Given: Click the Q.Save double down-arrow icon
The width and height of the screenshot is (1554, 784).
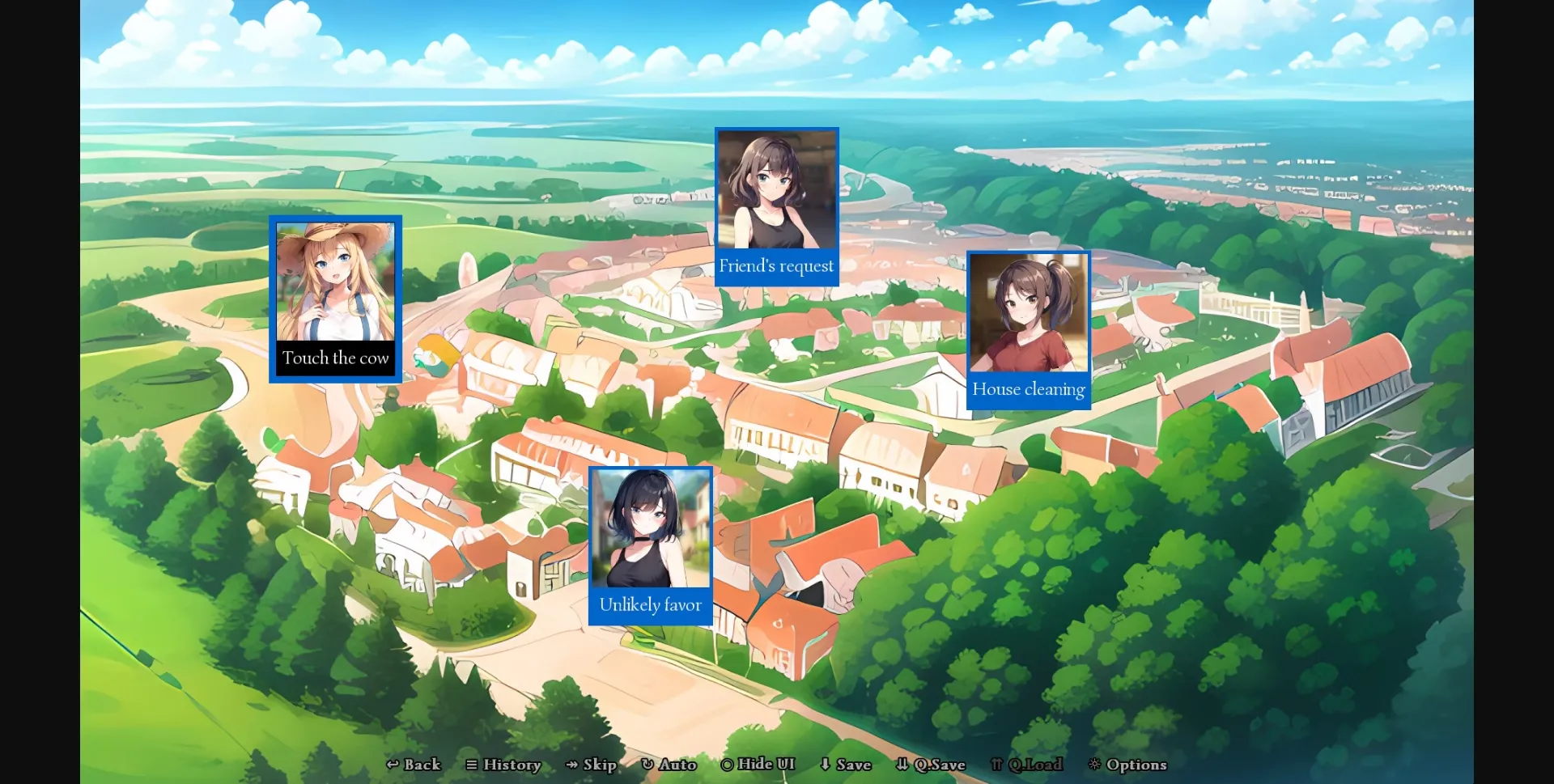Looking at the screenshot, I should (901, 765).
